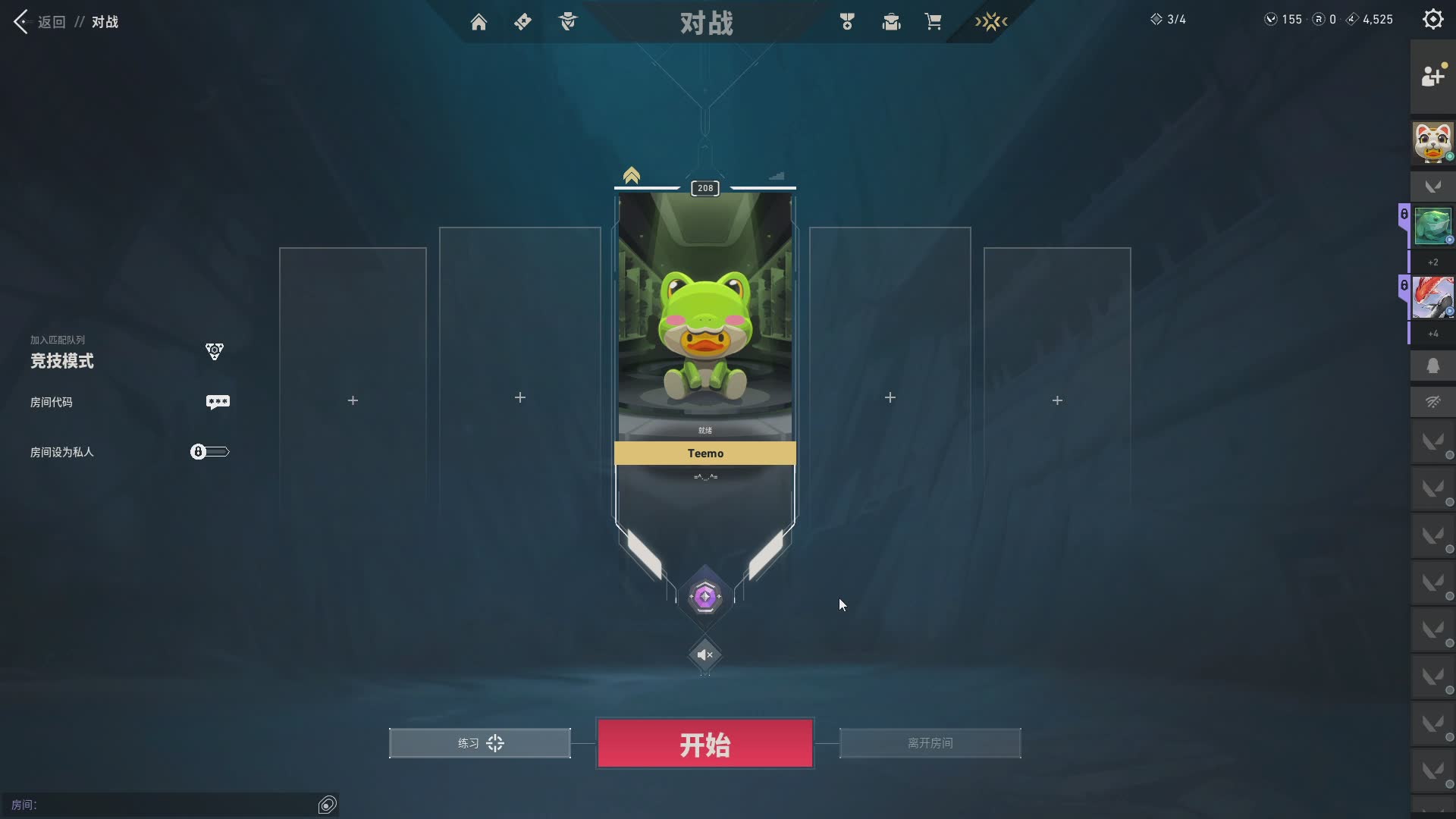
Task: Open the shopping cart store
Action: (933, 22)
